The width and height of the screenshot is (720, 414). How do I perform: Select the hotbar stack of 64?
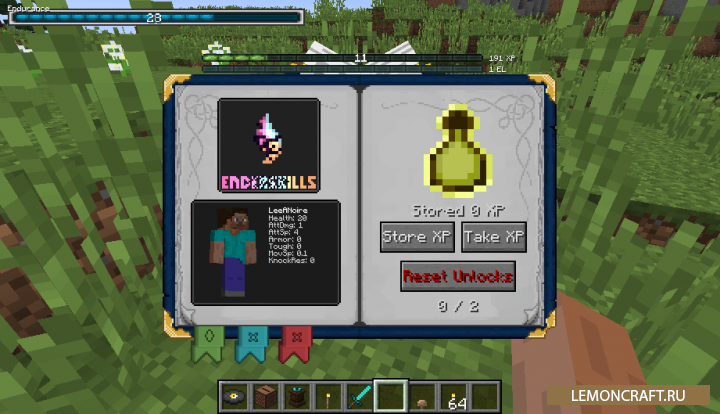pyautogui.click(x=454, y=396)
